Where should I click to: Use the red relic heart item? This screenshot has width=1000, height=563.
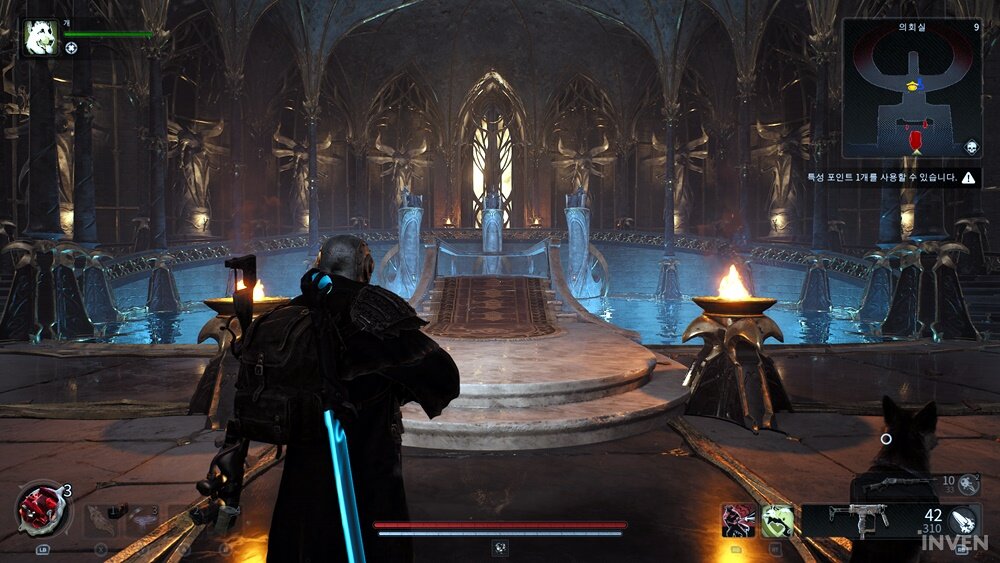click(42, 509)
